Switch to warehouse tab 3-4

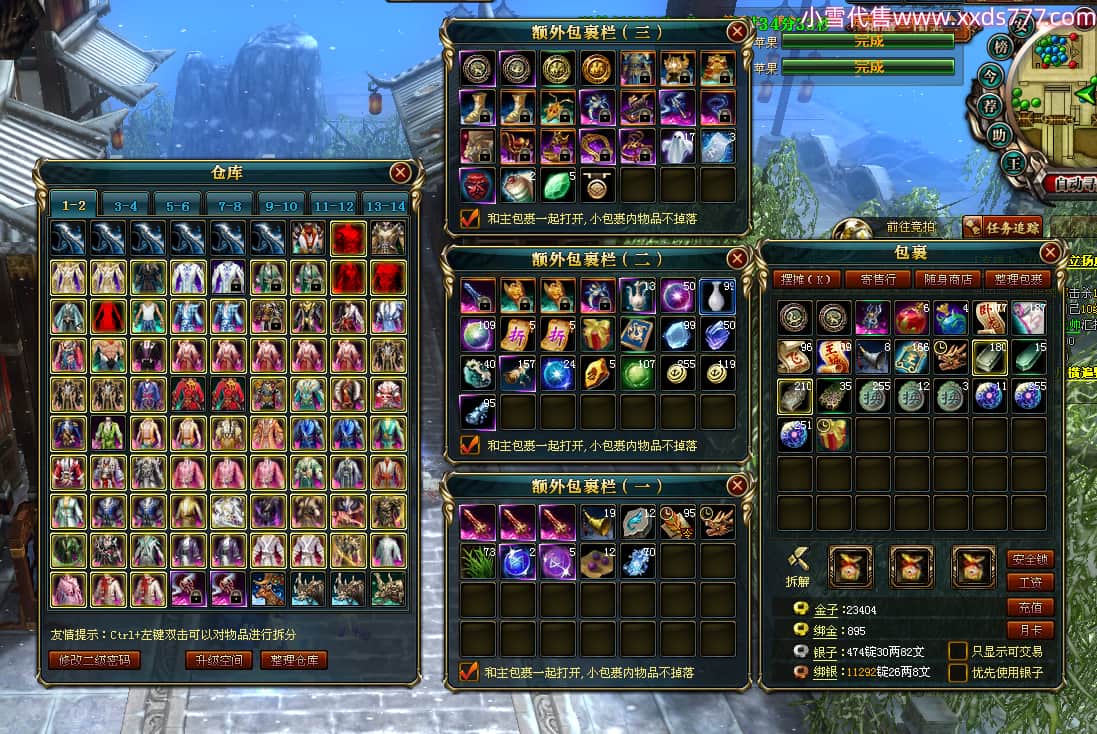[x=125, y=205]
